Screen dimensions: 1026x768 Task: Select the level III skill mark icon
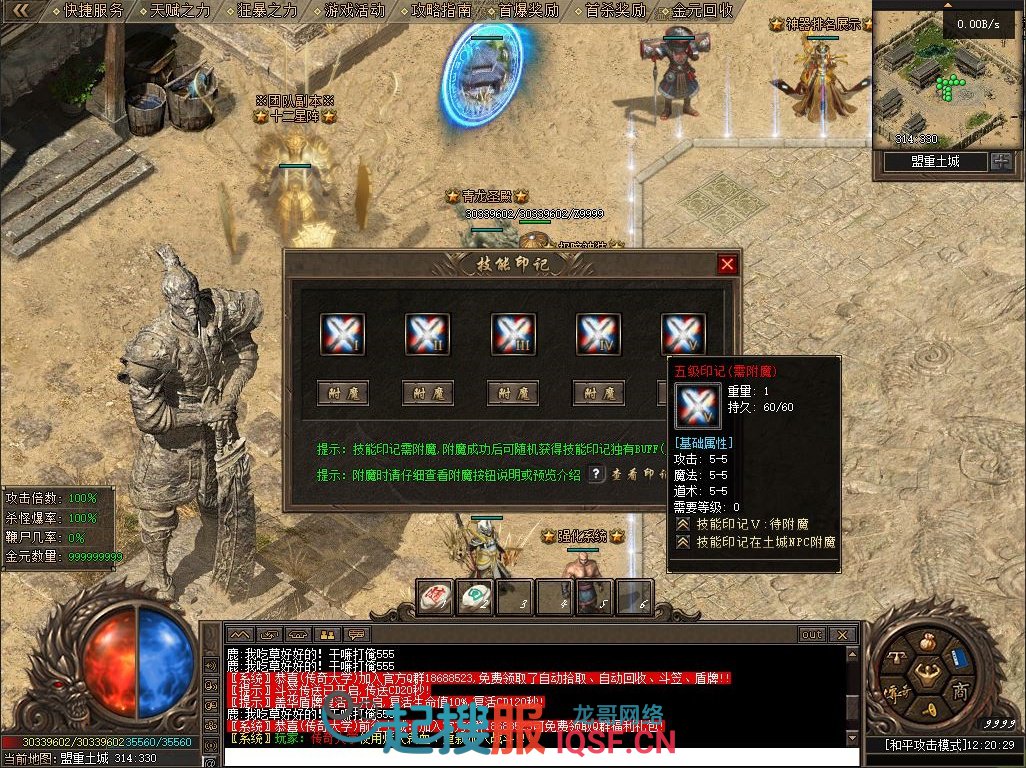point(513,334)
